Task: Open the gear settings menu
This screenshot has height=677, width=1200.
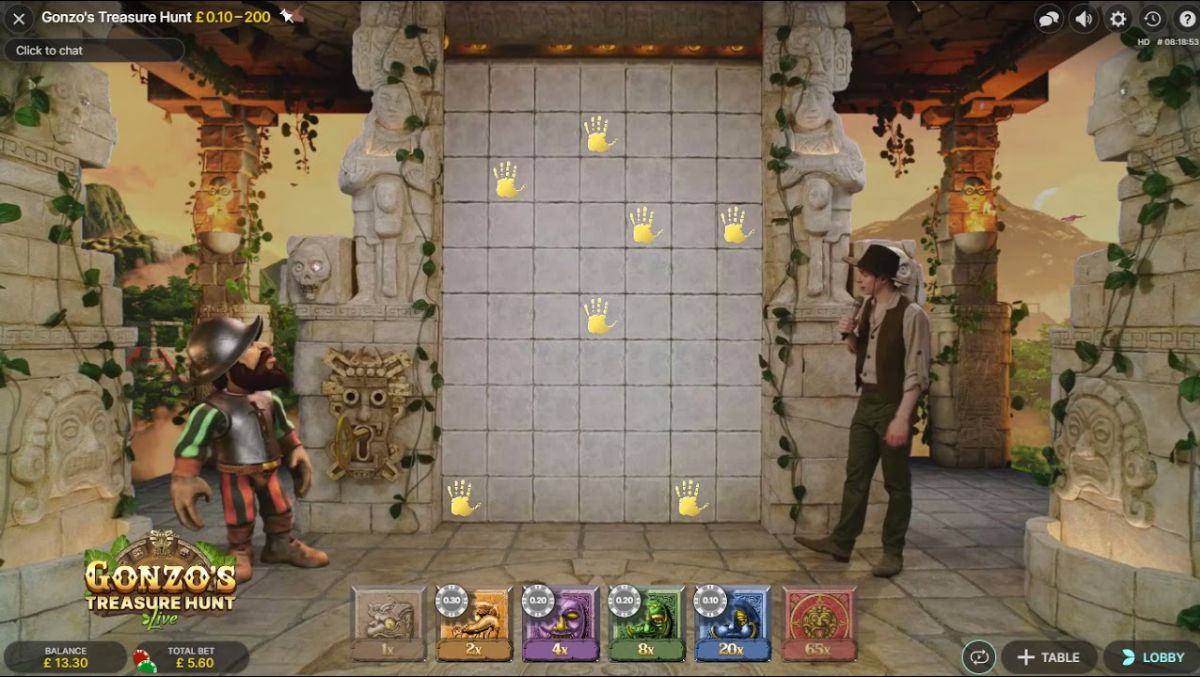Action: coord(1118,18)
